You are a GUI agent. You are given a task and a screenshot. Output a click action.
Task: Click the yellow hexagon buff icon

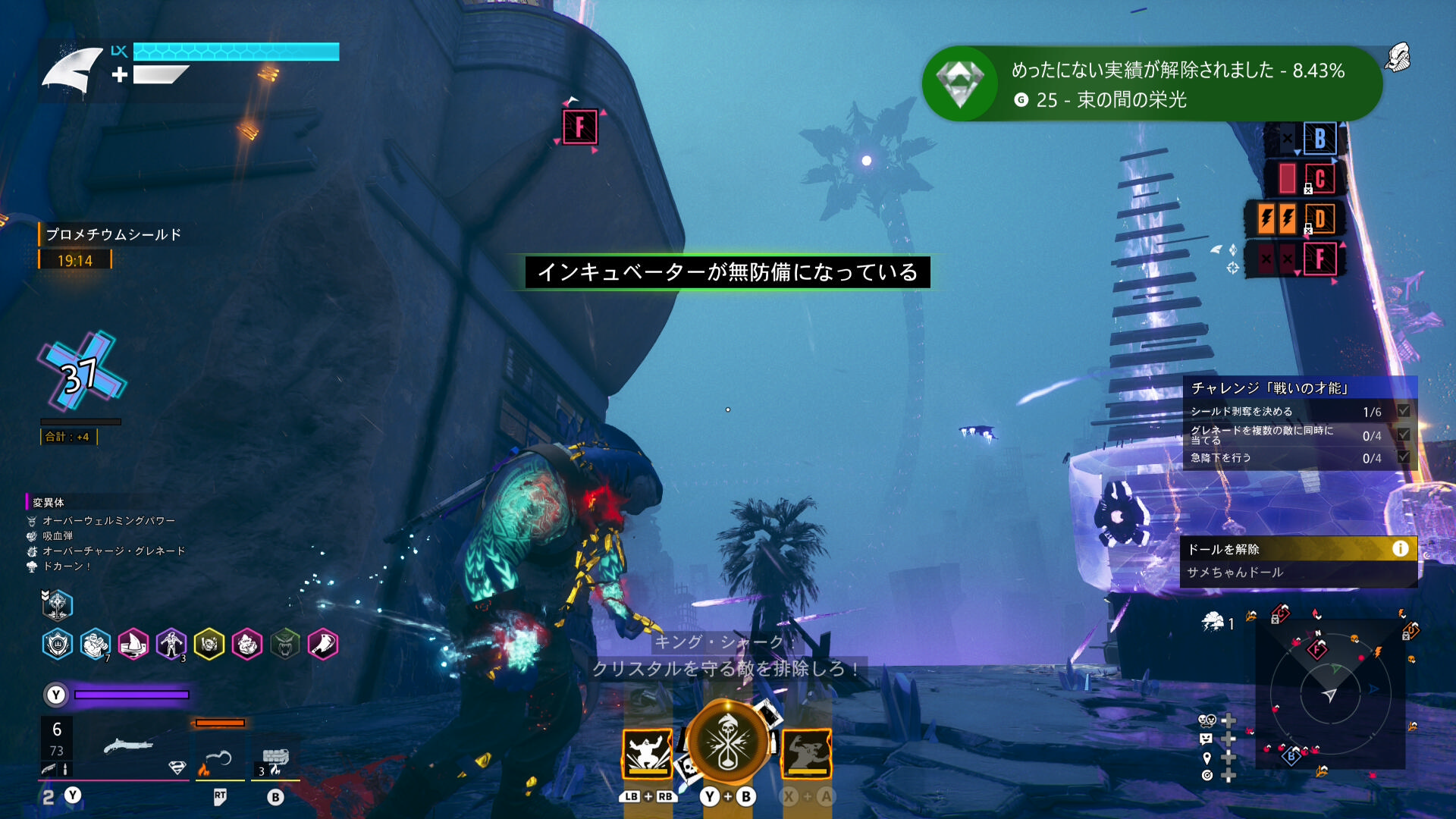209,645
